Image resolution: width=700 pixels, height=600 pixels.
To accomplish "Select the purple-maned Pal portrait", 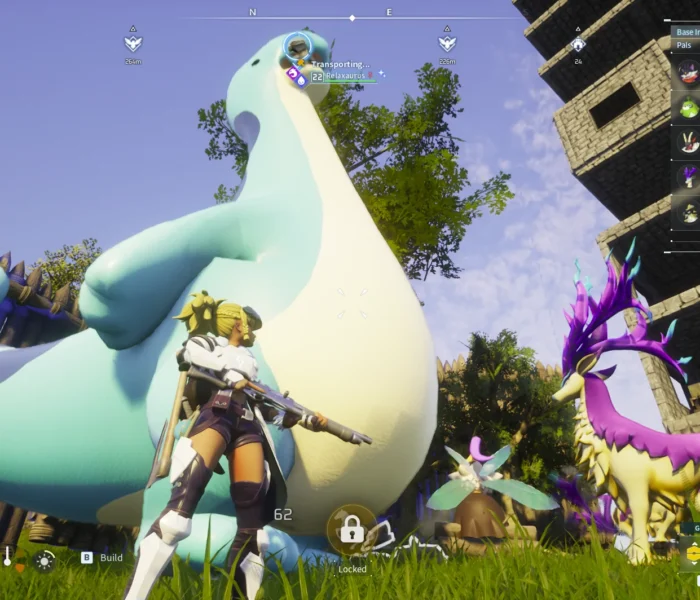I will click(x=689, y=177).
